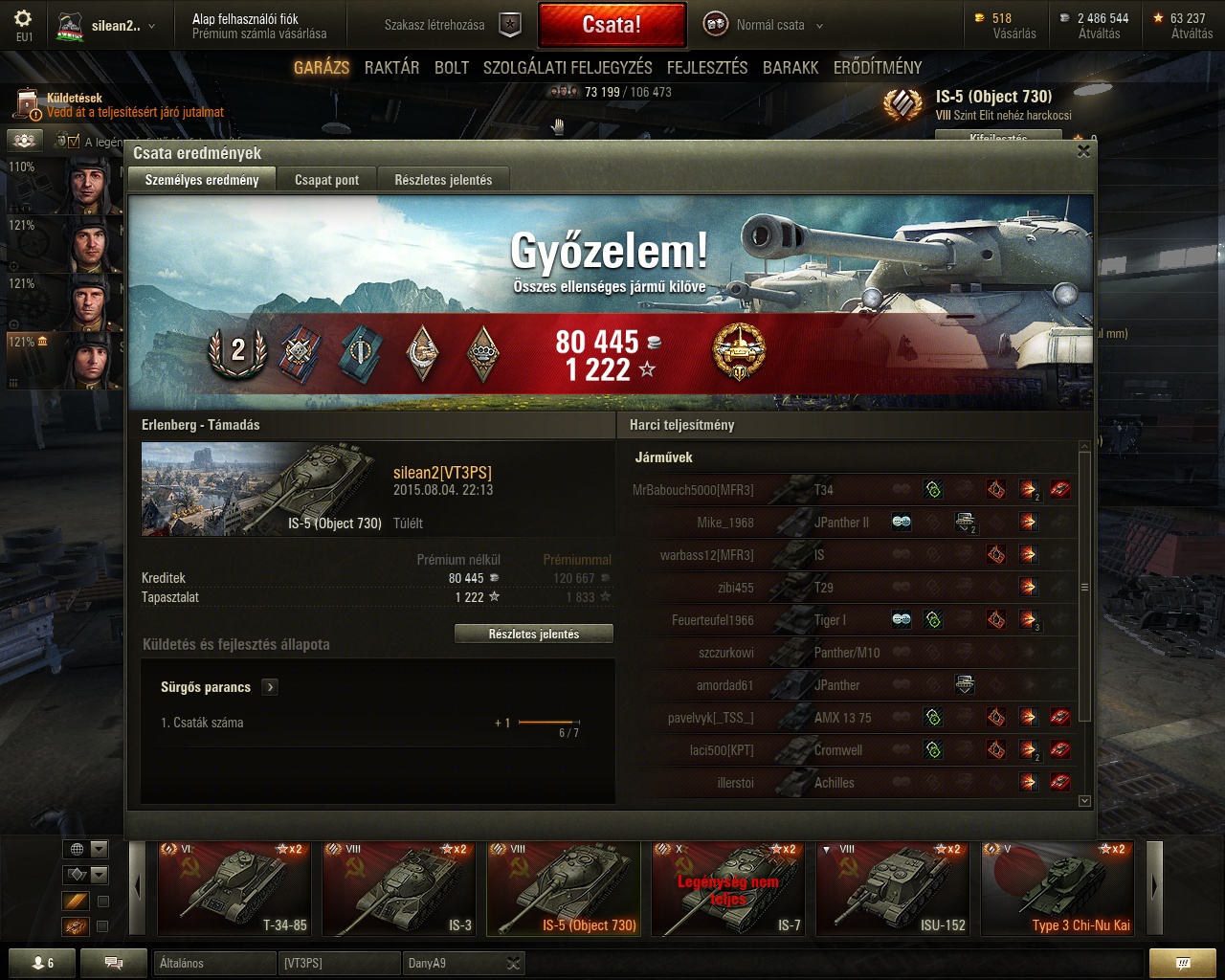The image size is (1225, 980).
Task: Expand the Sürgős parancs mission arrow
Action: 270,687
